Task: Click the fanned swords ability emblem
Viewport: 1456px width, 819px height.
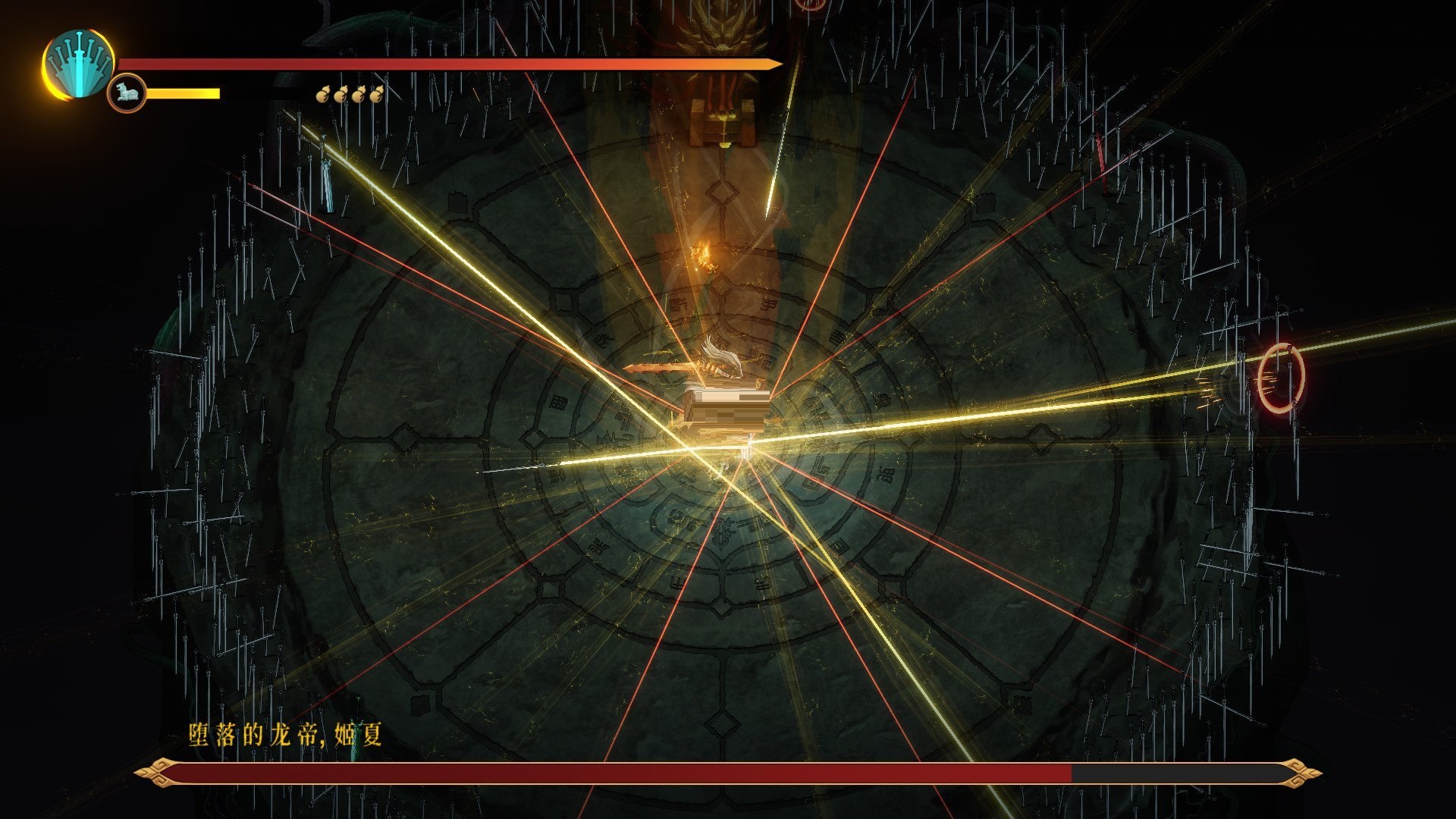Action: click(79, 64)
